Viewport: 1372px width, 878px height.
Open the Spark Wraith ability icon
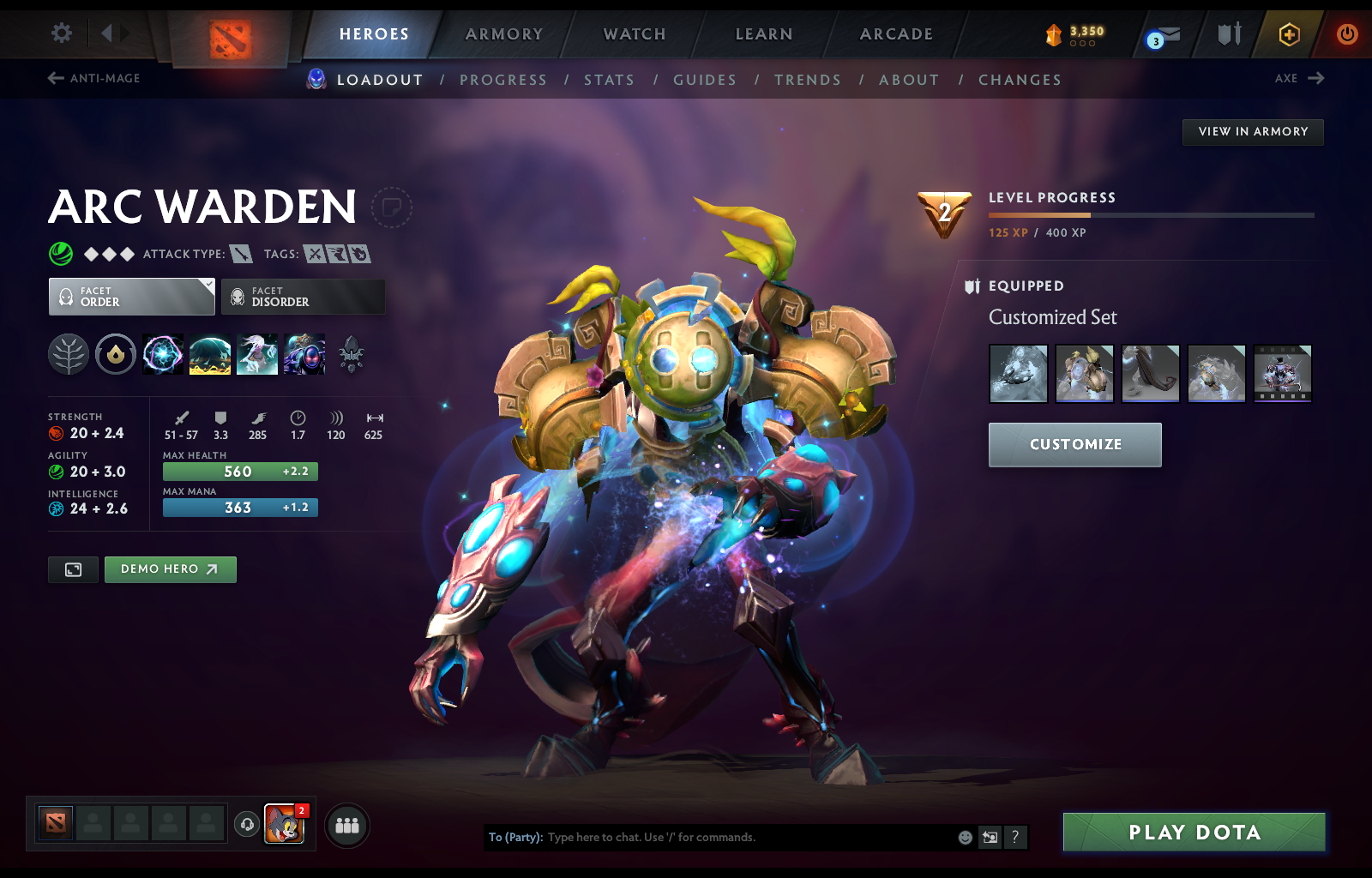click(x=257, y=354)
